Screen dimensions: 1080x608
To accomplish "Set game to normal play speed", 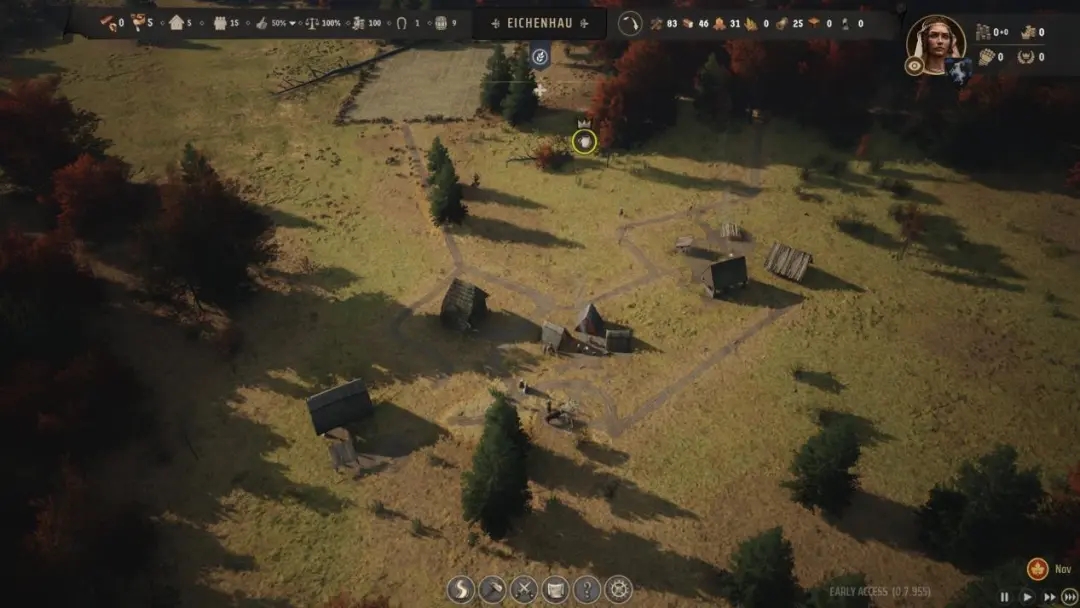I will click(x=1026, y=596).
